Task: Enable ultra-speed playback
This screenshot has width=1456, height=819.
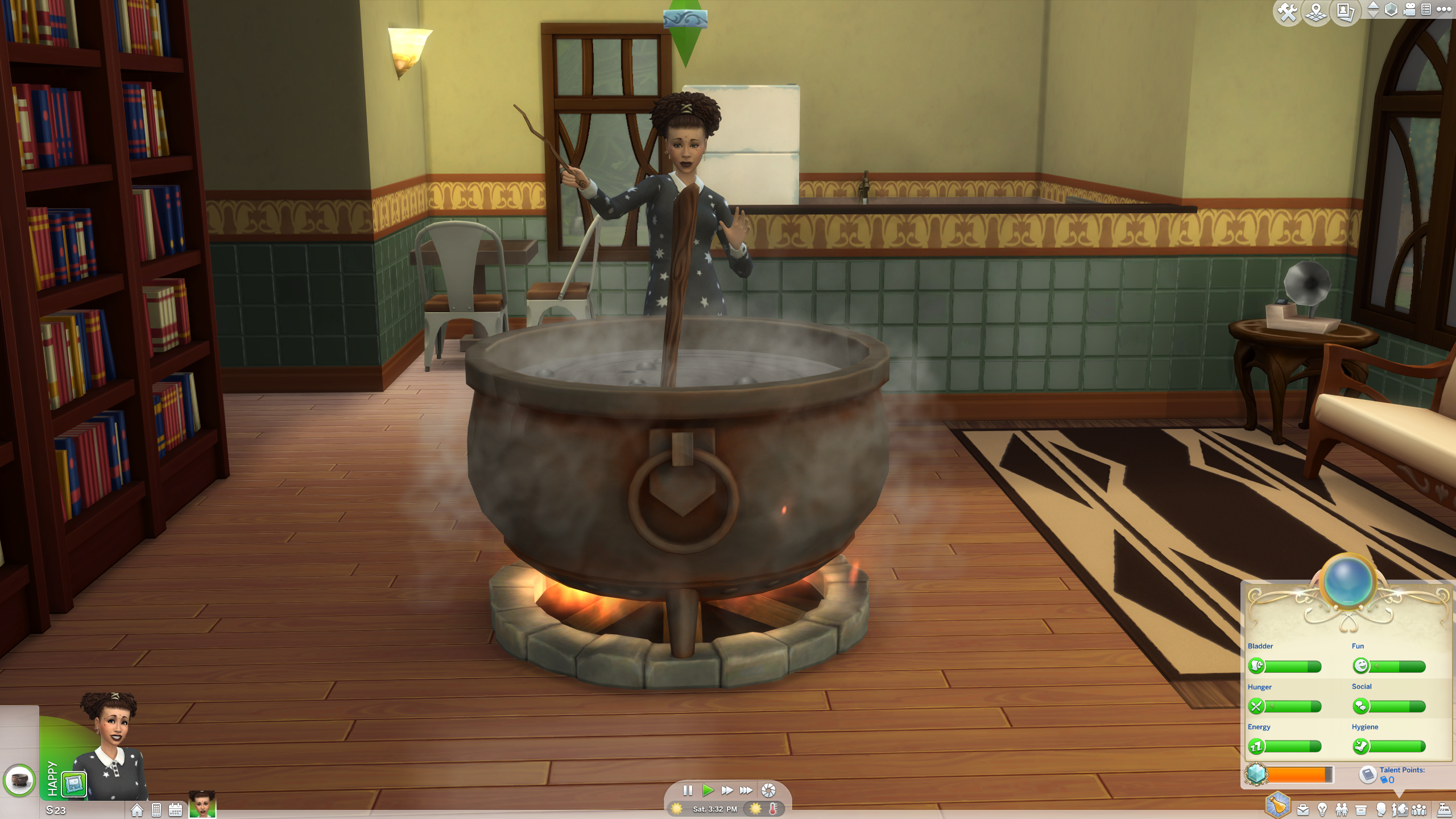Action: [746, 790]
